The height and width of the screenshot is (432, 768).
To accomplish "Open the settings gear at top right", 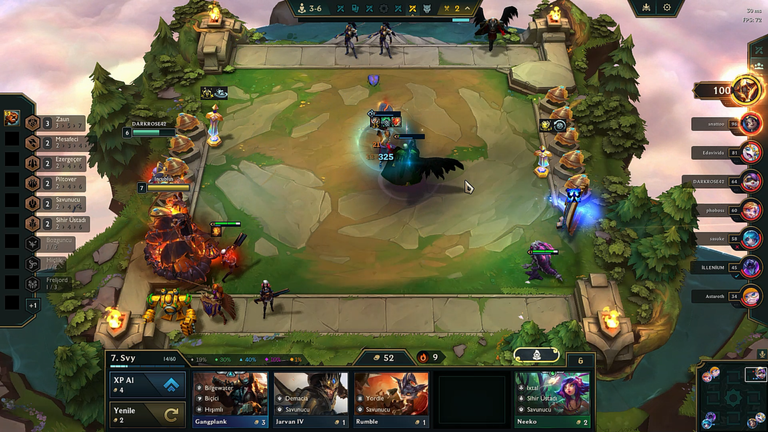I will pyautogui.click(x=667, y=8).
